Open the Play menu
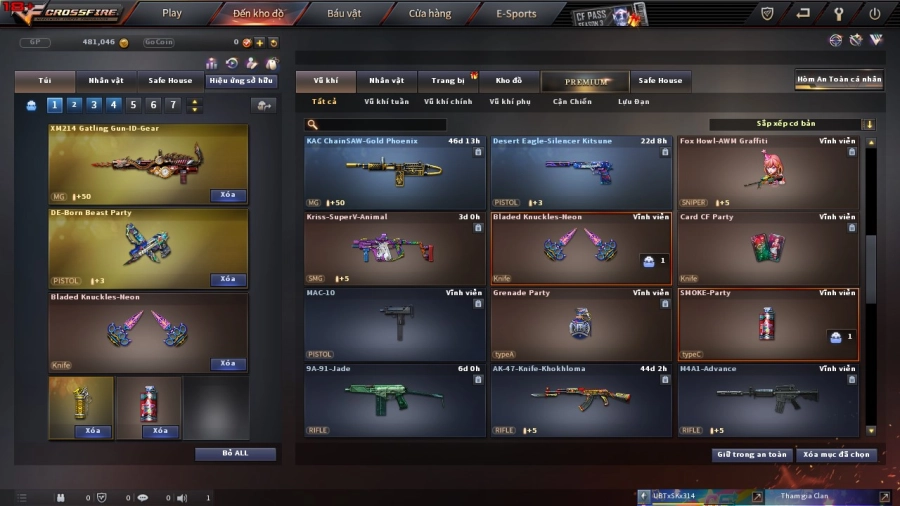 tap(172, 14)
